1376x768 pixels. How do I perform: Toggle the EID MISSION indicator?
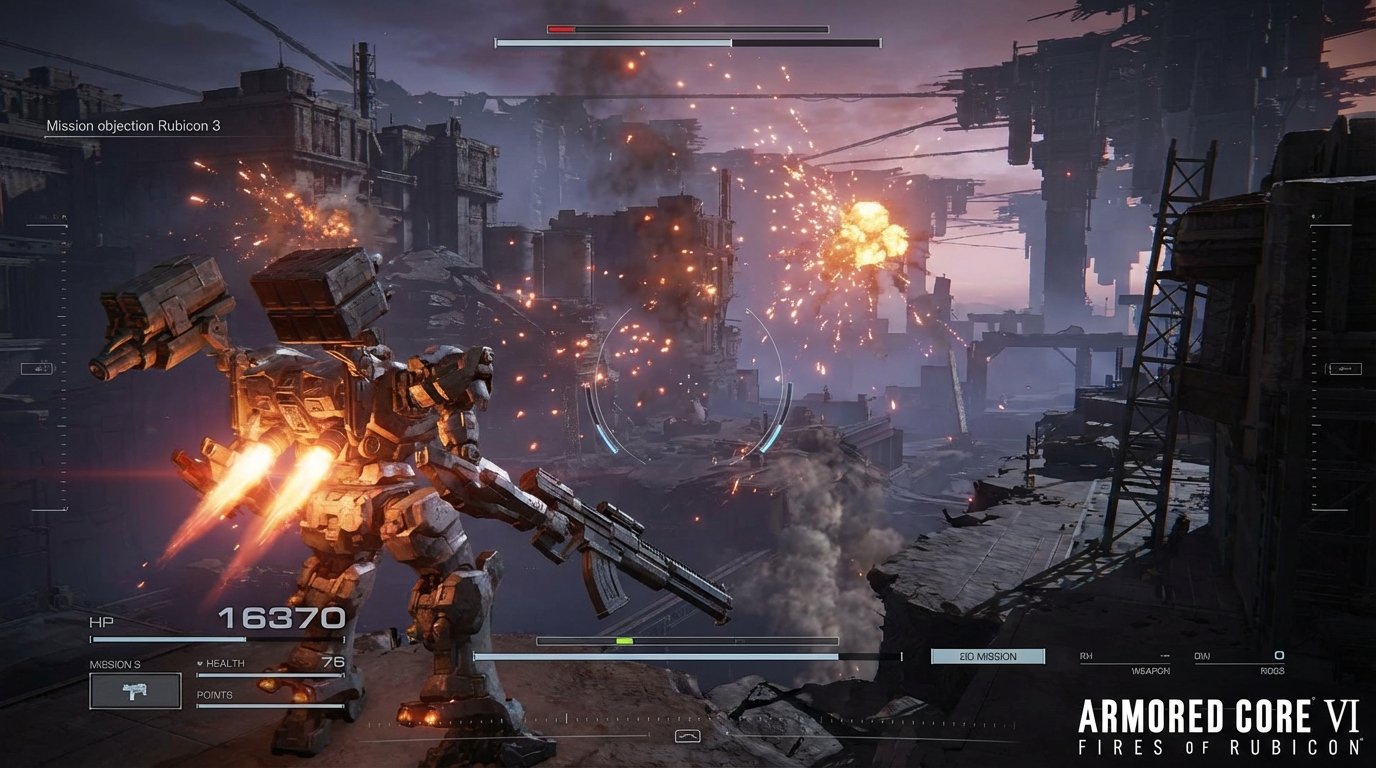click(x=988, y=656)
